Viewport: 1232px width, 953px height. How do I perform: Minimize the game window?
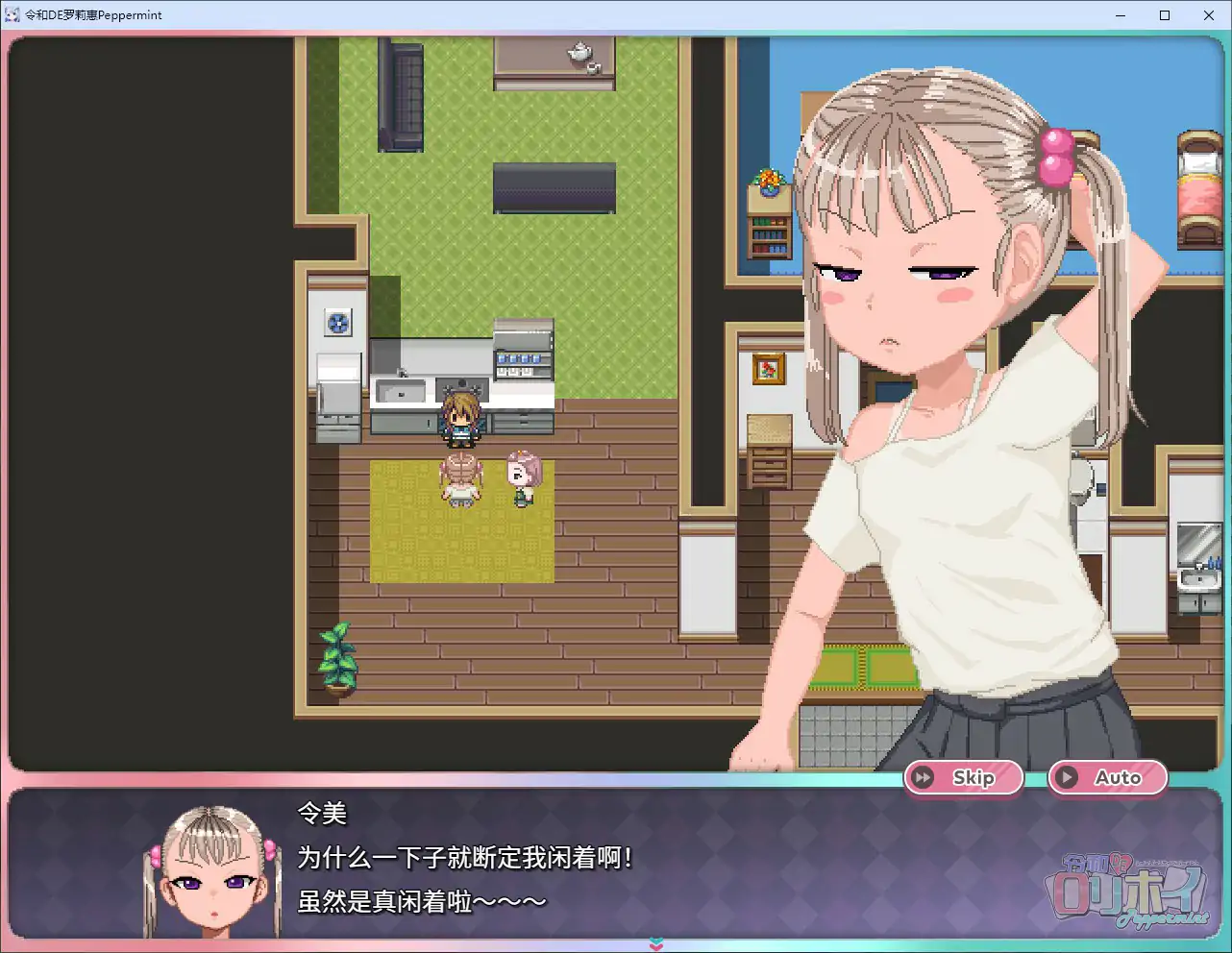(x=1120, y=15)
